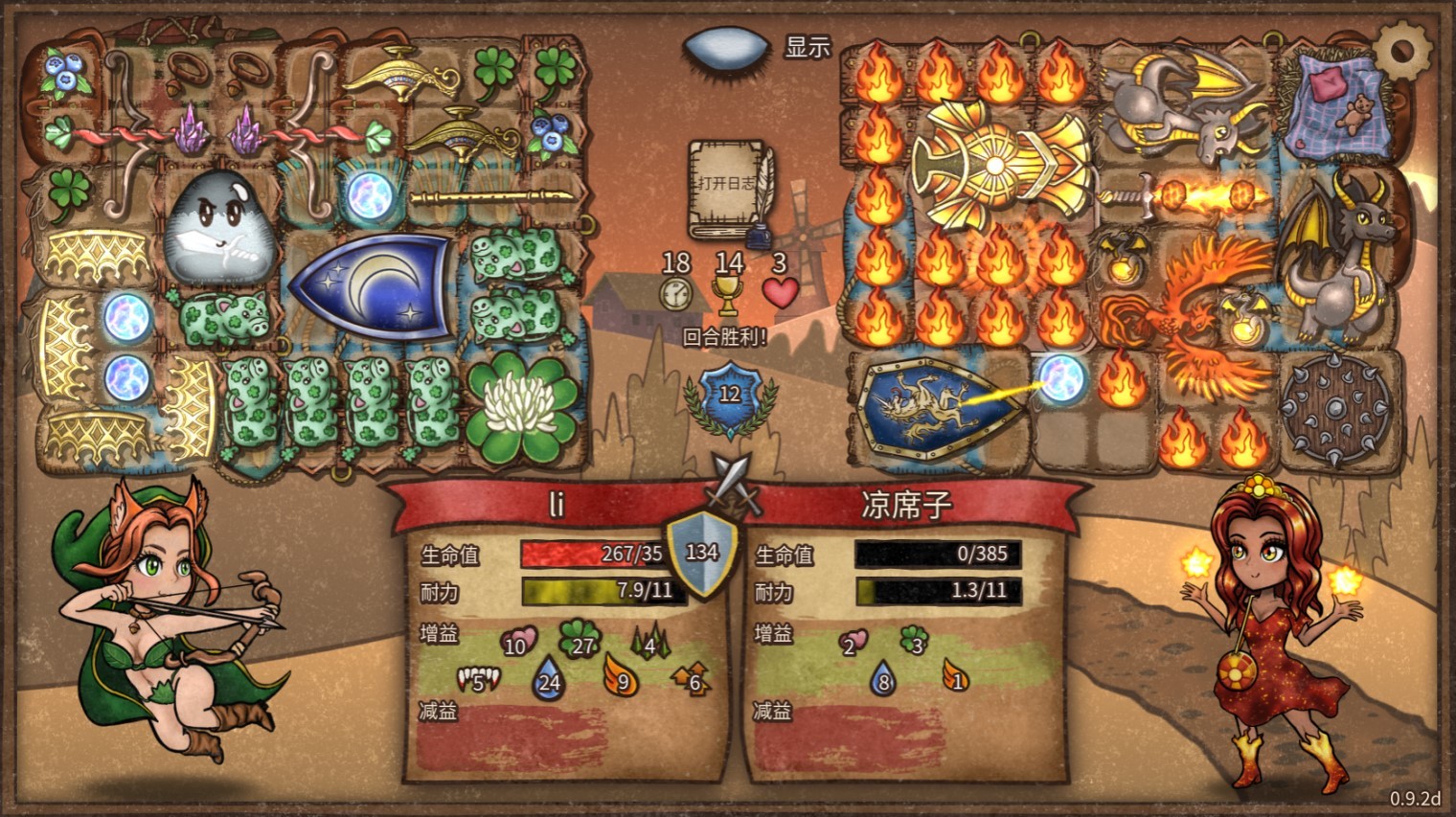Inspect li's four-leaf clover luck buff
Viewport: 1456px width, 817px height.
point(580,639)
